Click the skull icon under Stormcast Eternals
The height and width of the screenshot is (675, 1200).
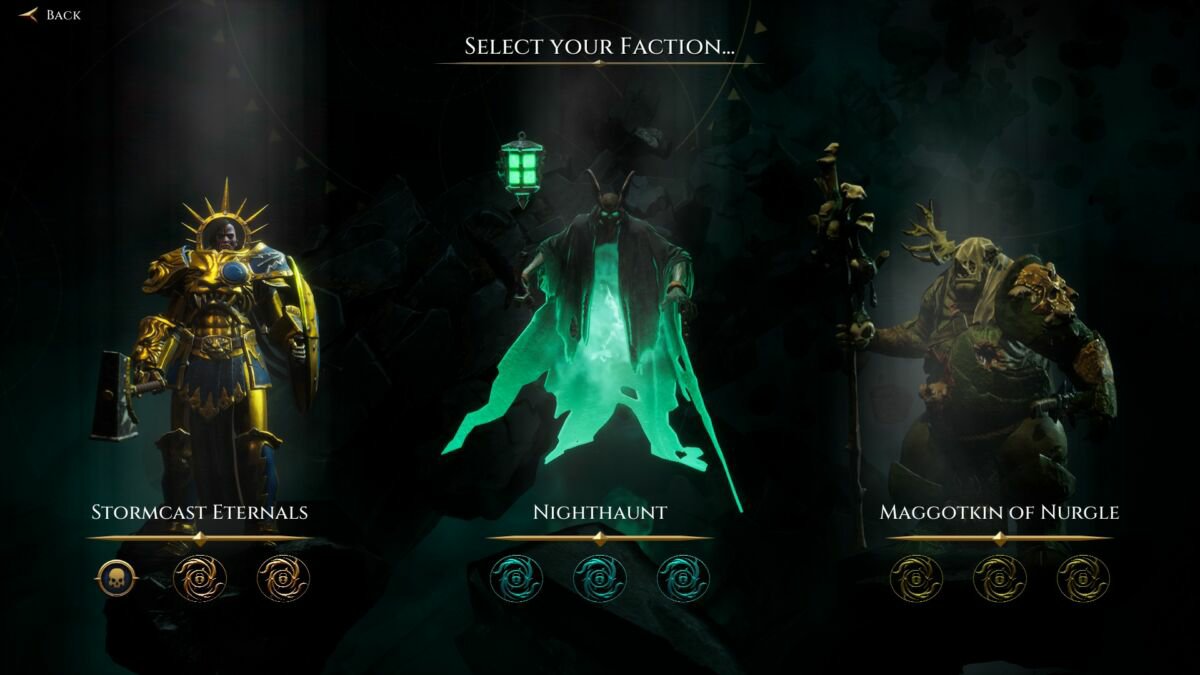(116, 578)
